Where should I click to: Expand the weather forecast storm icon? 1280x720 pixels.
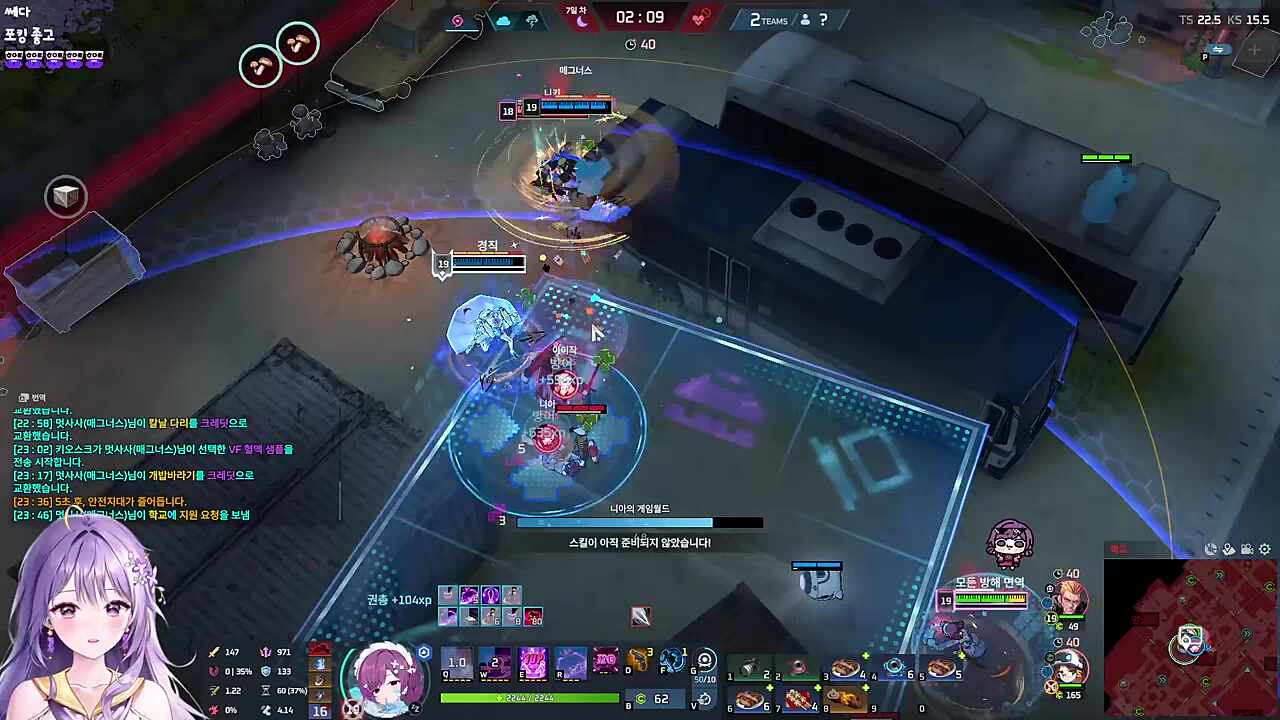pos(531,20)
